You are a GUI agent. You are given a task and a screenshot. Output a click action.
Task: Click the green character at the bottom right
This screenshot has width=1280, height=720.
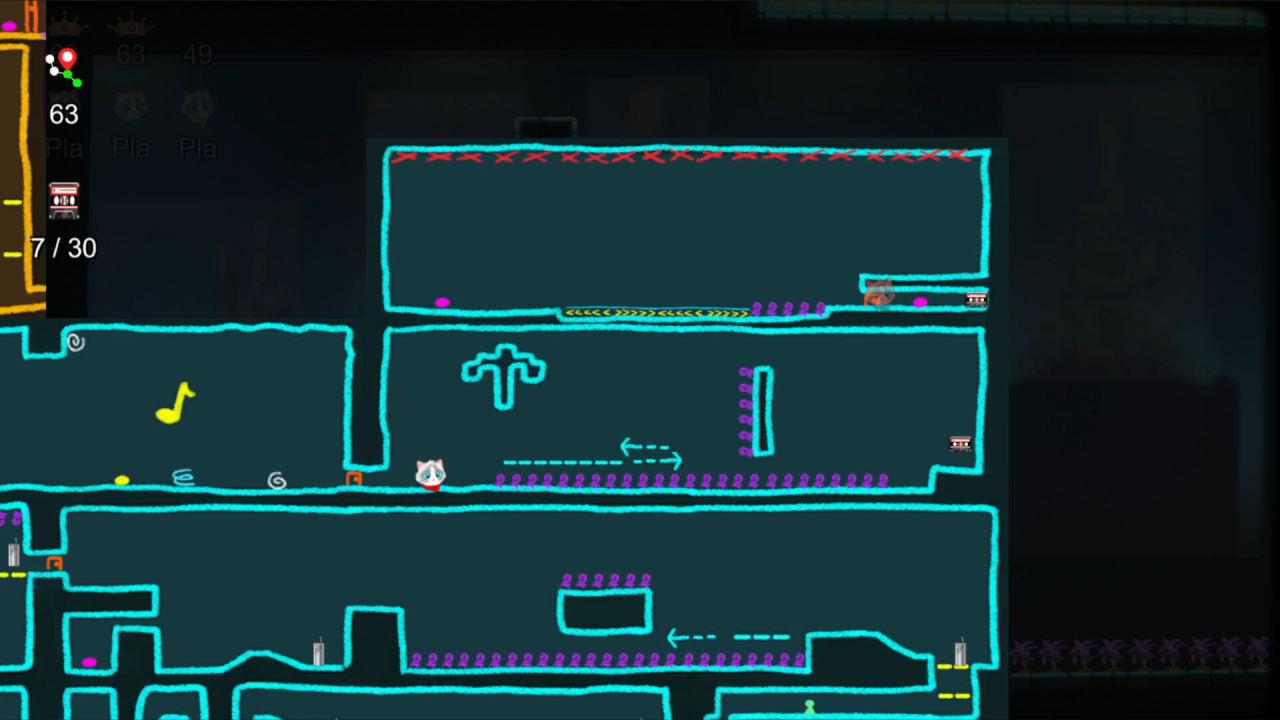point(810,706)
